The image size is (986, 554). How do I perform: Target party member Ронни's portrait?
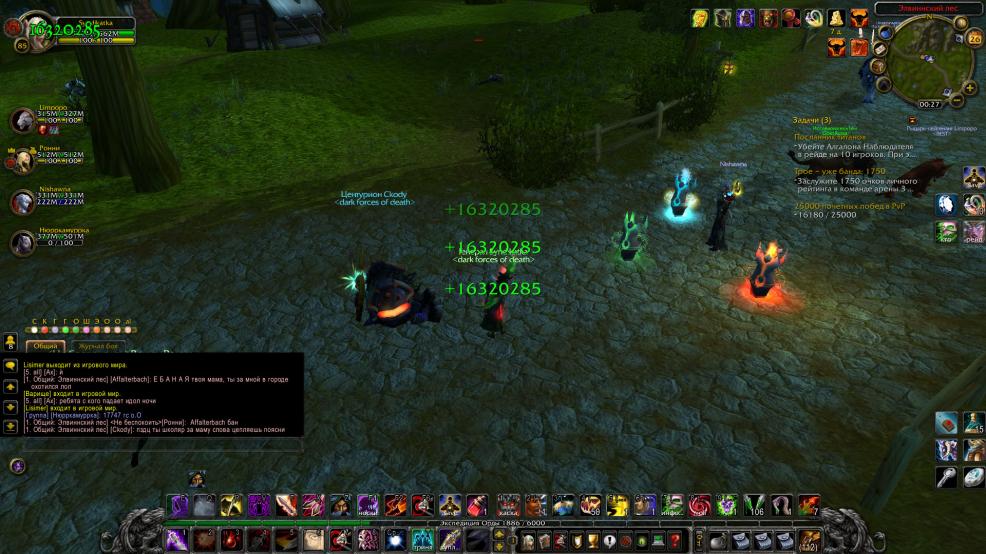tap(22, 160)
